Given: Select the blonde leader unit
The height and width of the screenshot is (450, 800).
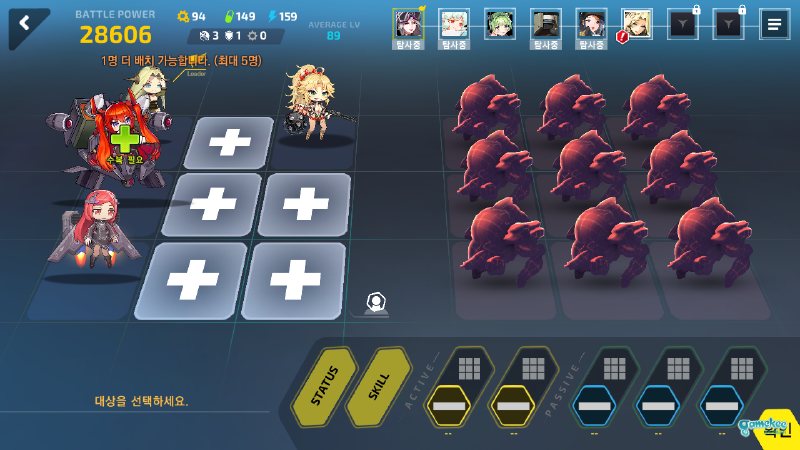Looking at the screenshot, I should point(148,88).
